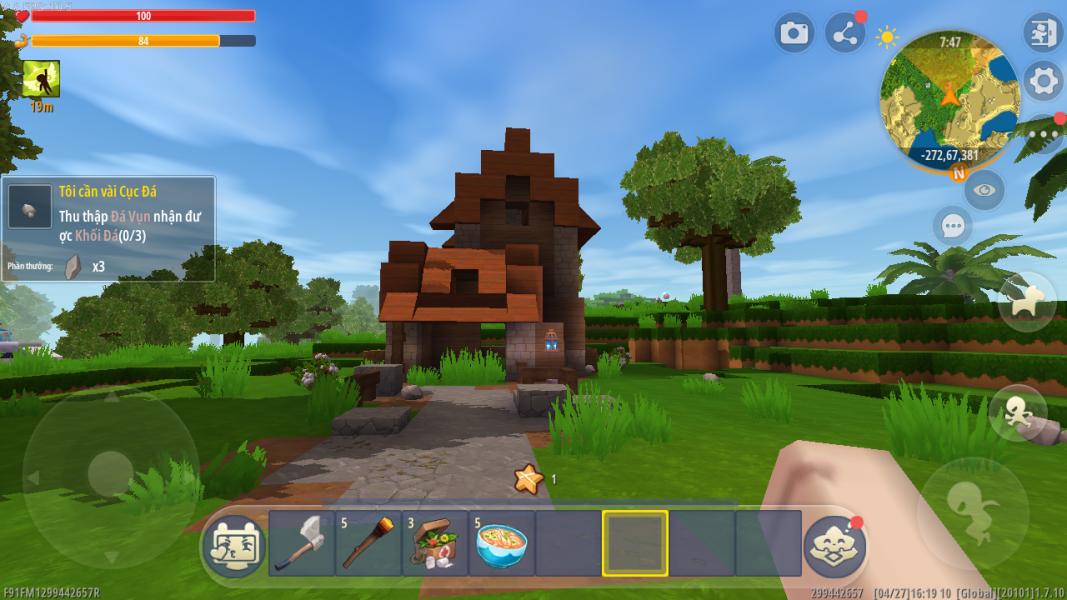The width and height of the screenshot is (1067, 600).
Task: Select the stone axe hotbar slot
Action: coord(301,543)
